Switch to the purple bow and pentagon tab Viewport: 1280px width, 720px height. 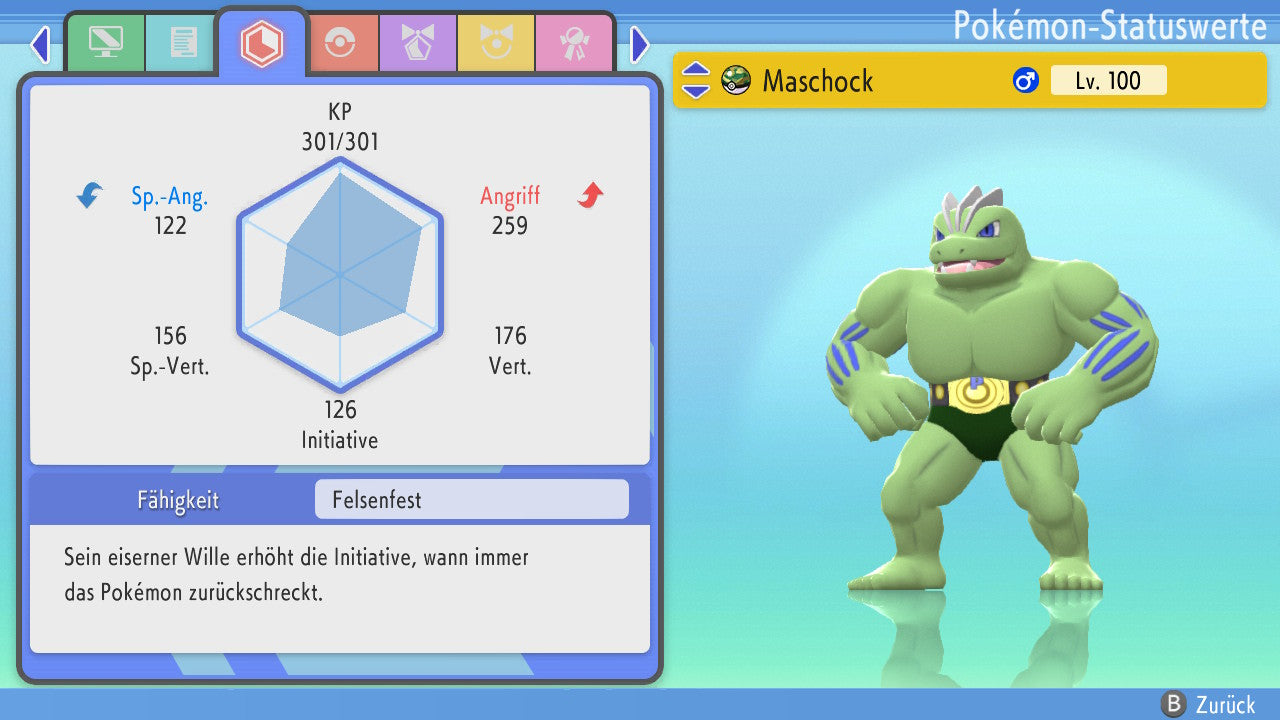click(x=417, y=43)
